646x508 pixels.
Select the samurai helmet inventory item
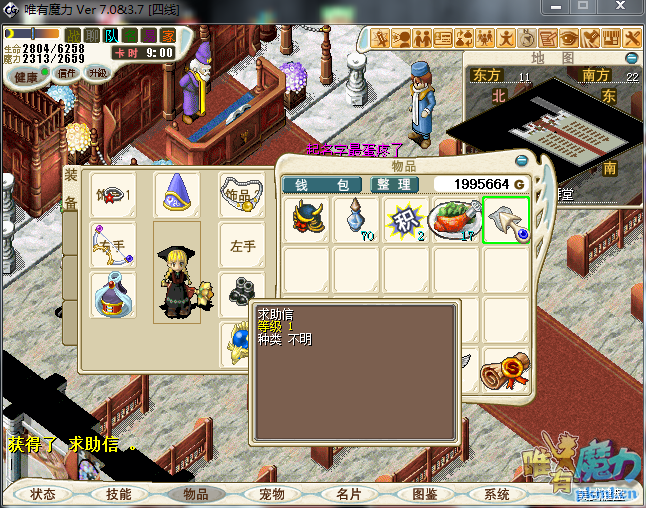pos(307,219)
